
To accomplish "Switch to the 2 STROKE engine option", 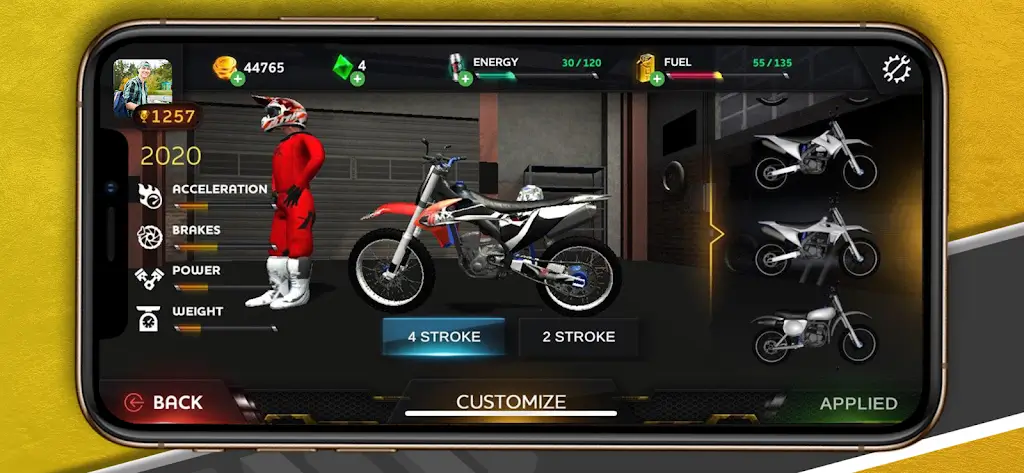I will click(578, 337).
